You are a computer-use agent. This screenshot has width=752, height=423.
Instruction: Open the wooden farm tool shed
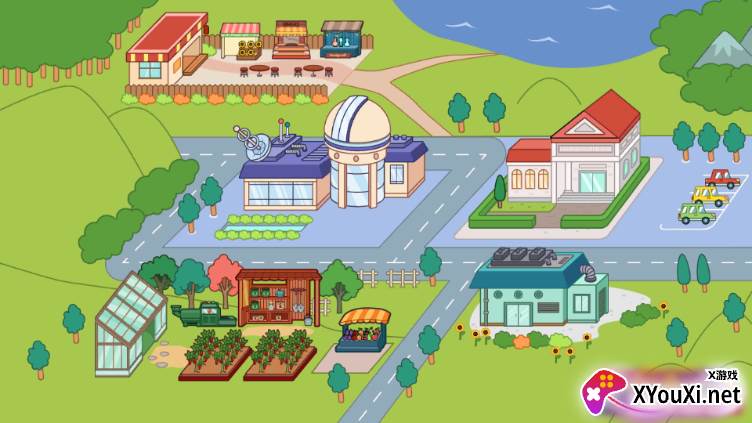click(278, 297)
